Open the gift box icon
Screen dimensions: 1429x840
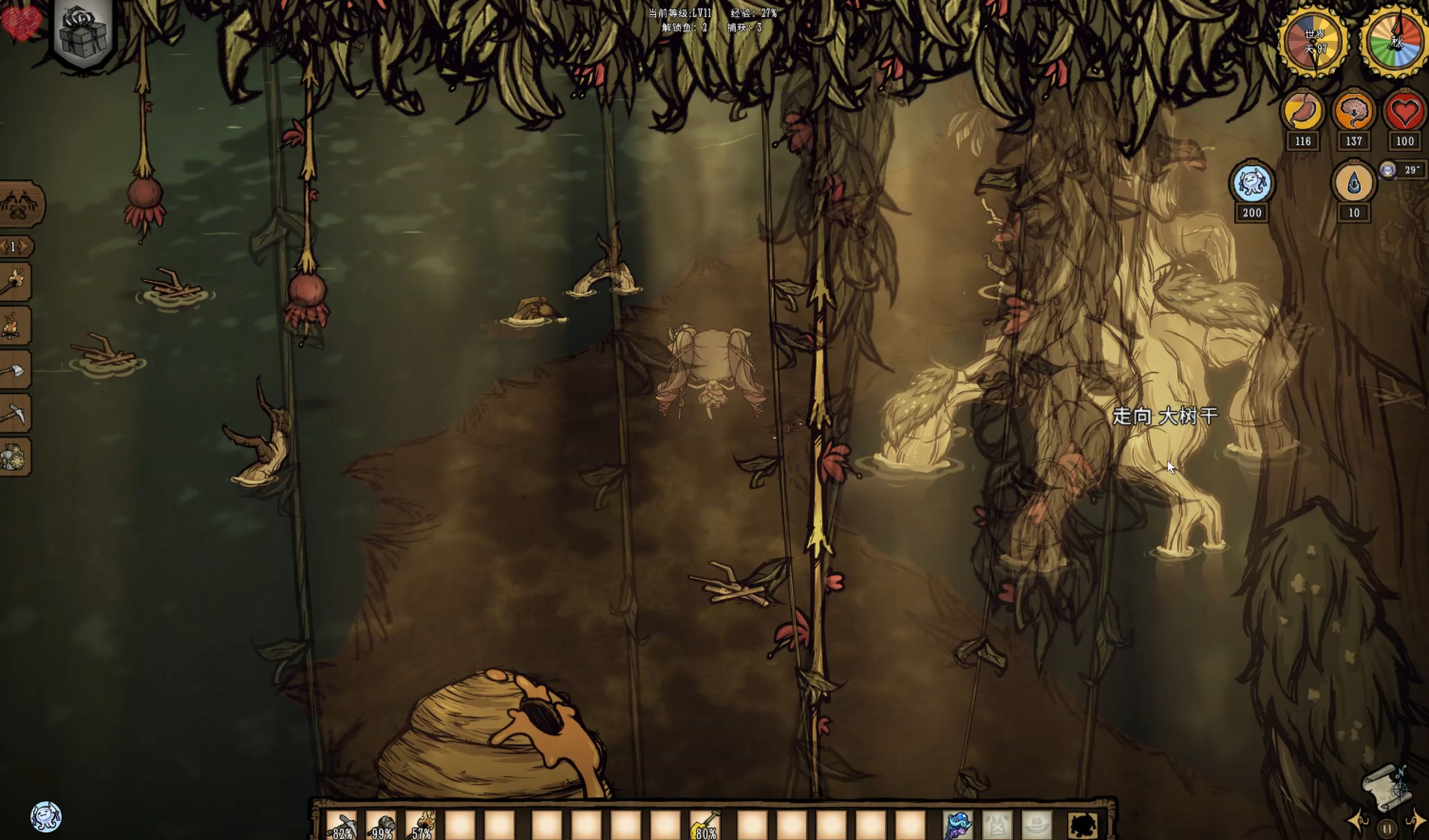(83, 31)
